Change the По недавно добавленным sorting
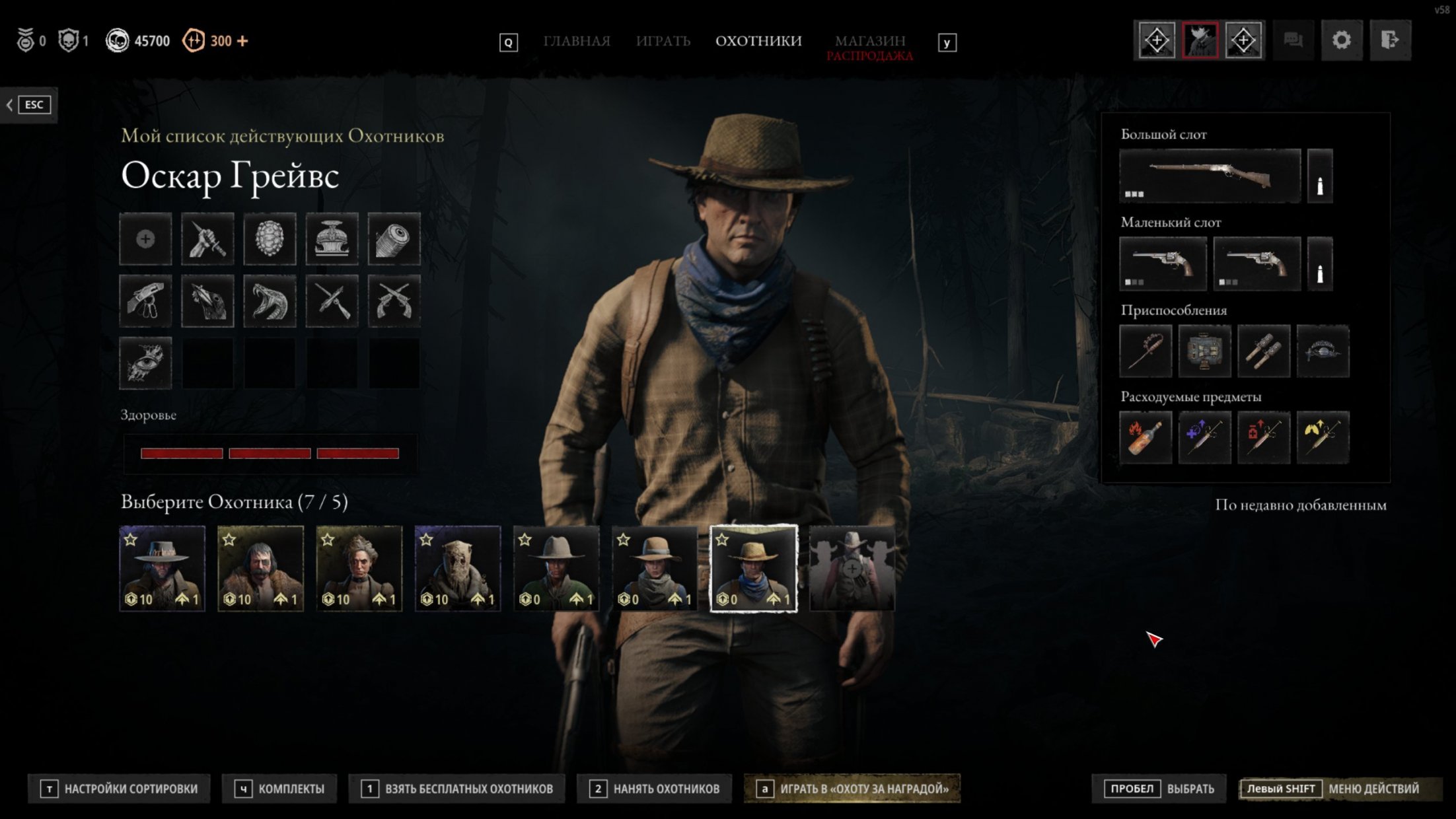Viewport: 1456px width, 819px height. coord(1300,505)
